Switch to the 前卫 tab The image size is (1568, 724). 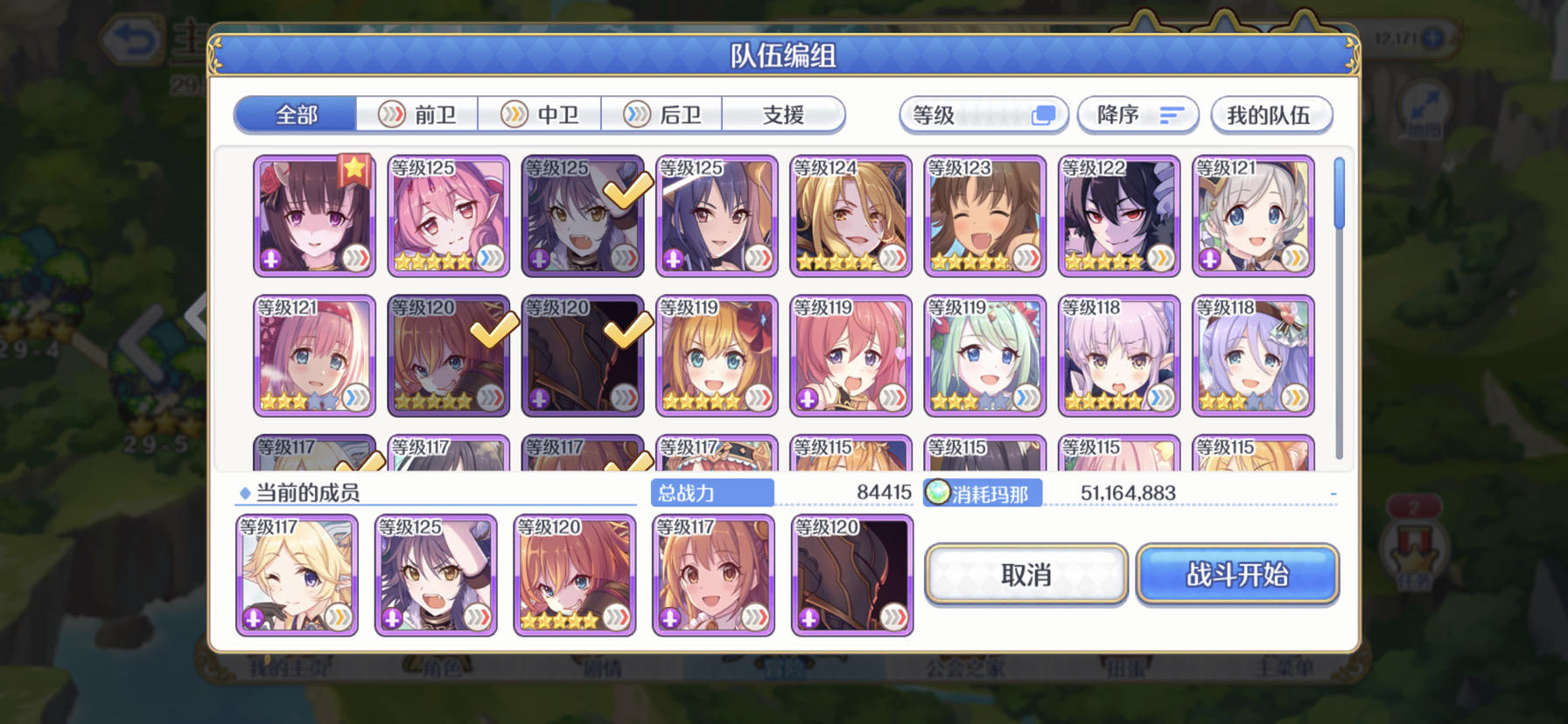click(x=419, y=115)
